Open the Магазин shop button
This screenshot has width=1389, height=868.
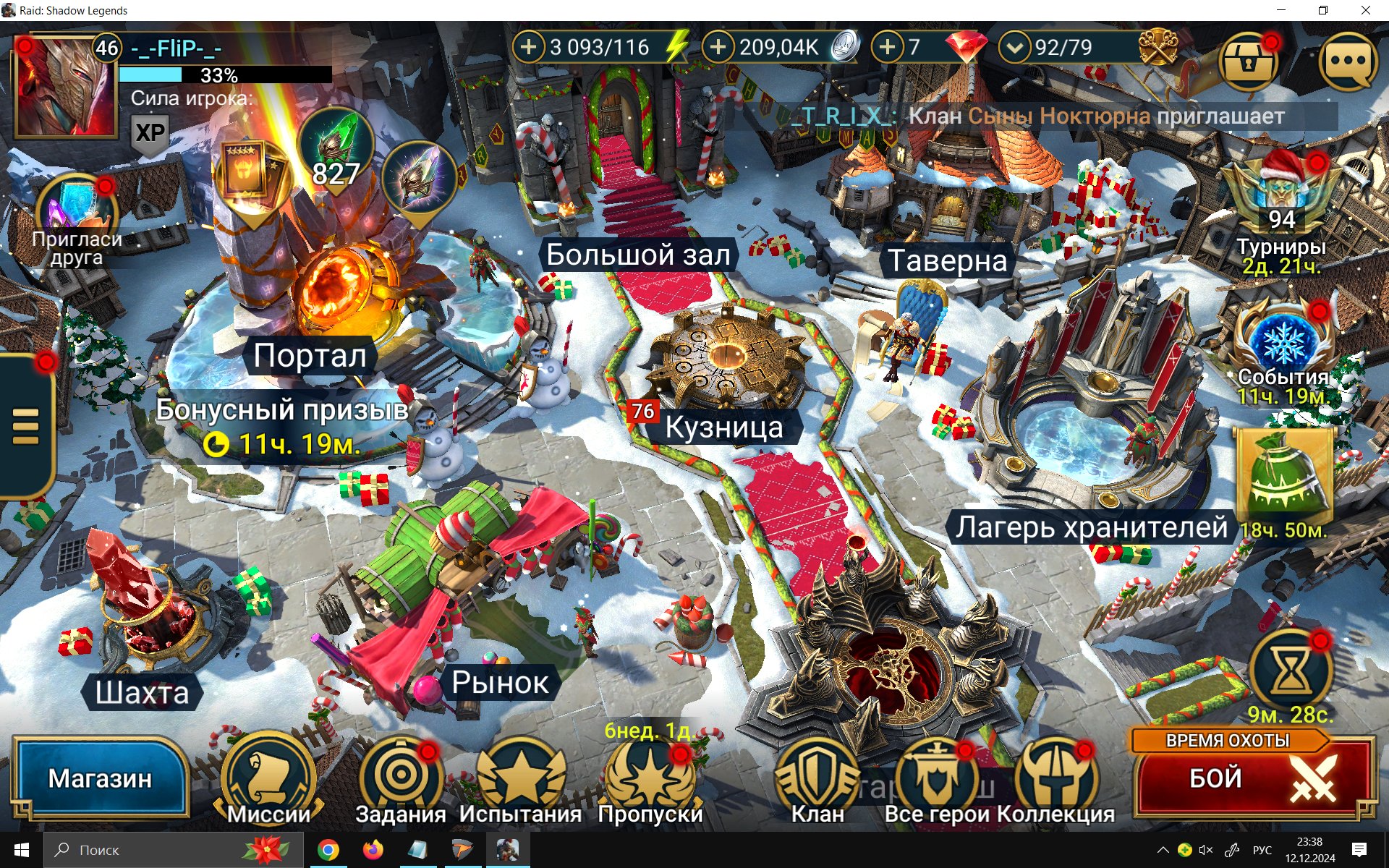pyautogui.click(x=100, y=778)
